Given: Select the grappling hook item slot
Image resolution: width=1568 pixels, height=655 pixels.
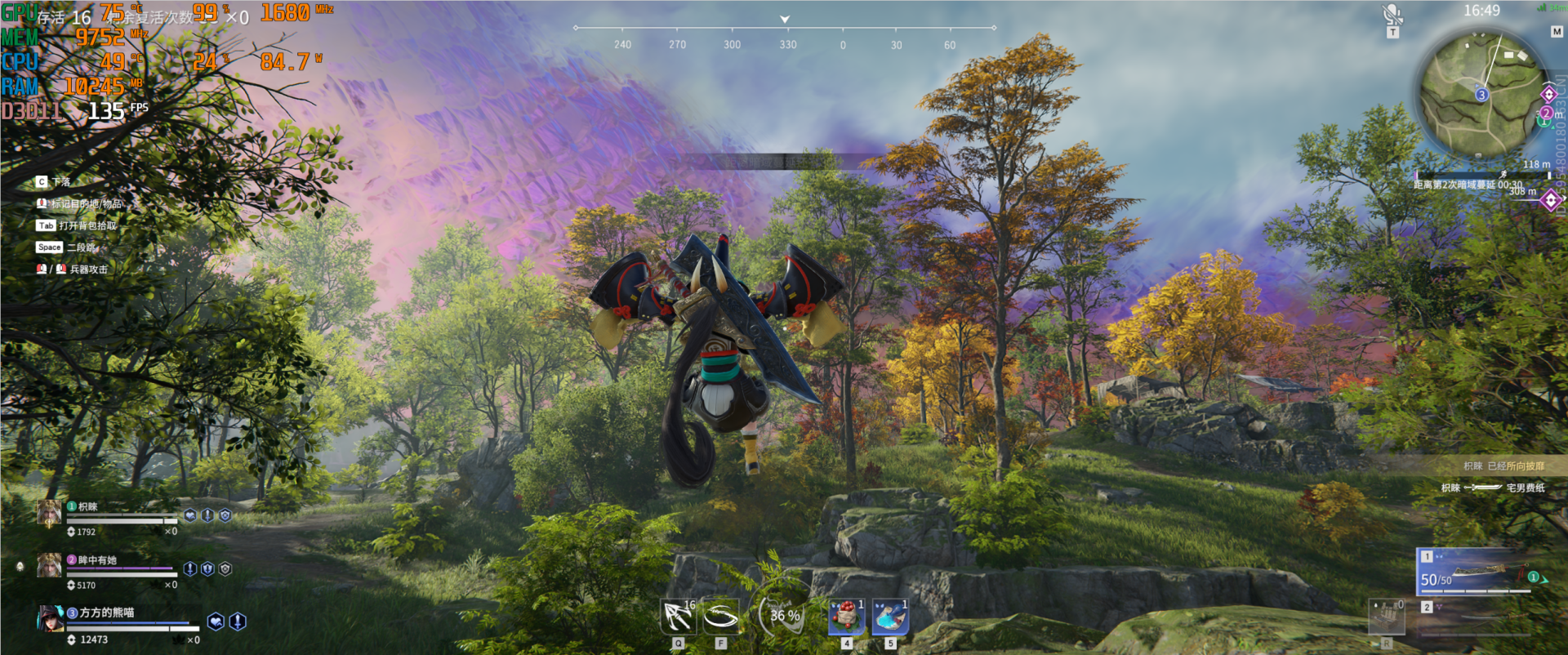Looking at the screenshot, I should (678, 617).
